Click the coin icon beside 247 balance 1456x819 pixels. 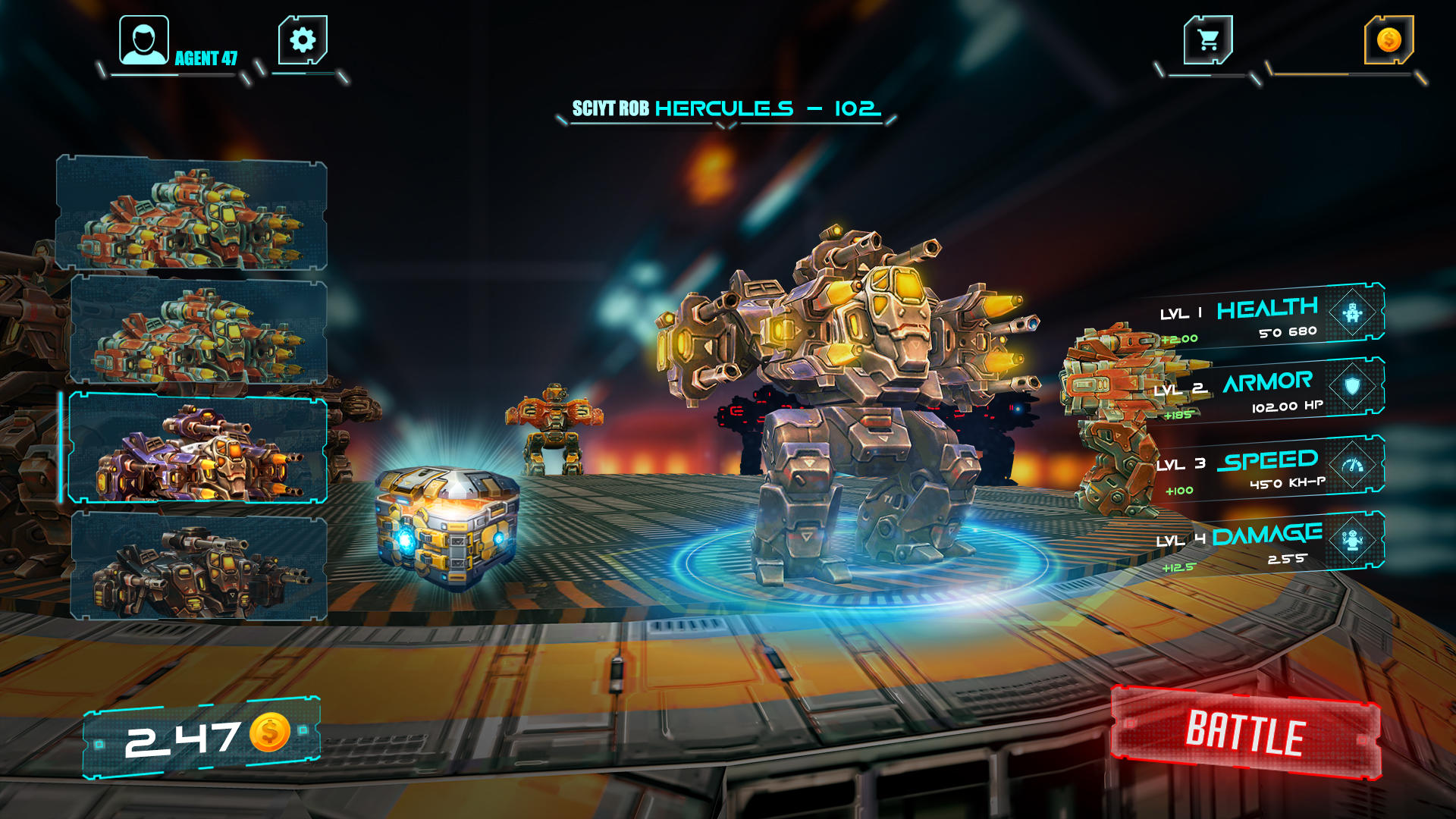tap(271, 733)
